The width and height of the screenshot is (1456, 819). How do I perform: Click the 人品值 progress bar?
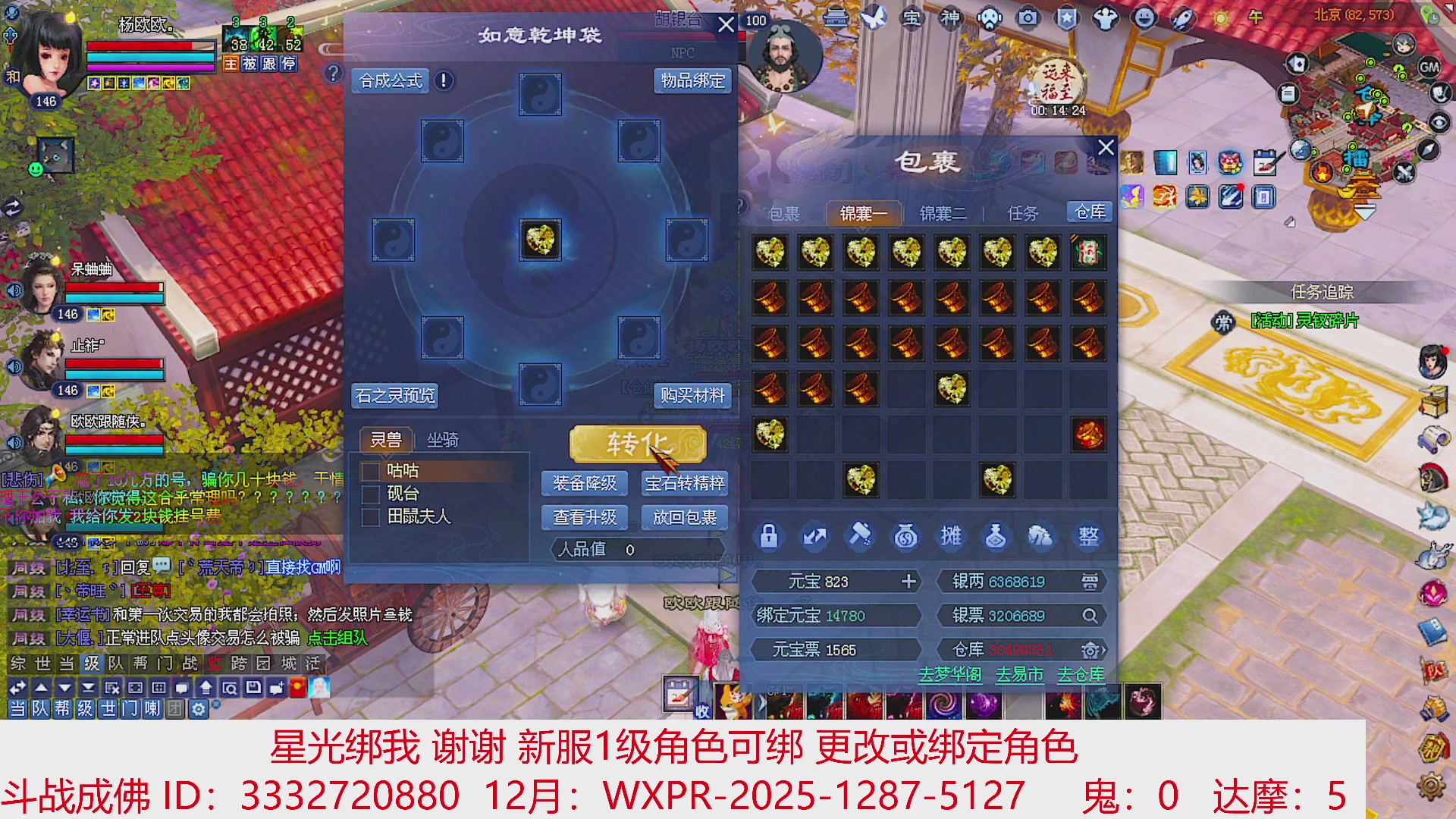coord(637,549)
